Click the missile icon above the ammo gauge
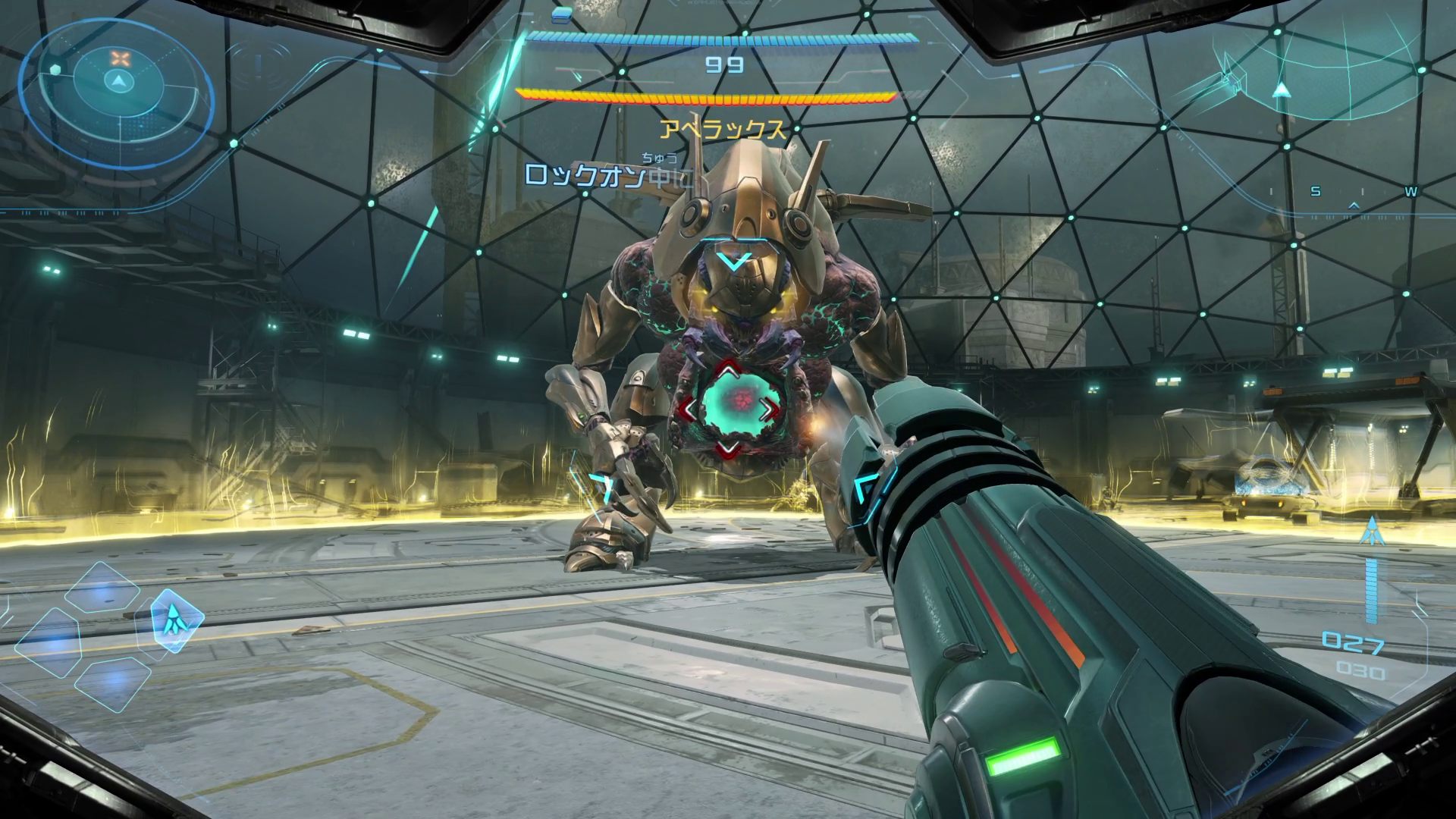Viewport: 1456px width, 819px height. 1371,532
